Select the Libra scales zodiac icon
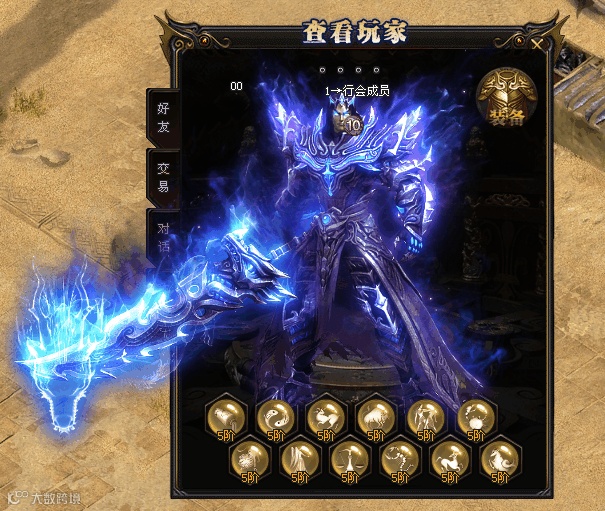Screen dimensions: 605x511 (348, 460)
